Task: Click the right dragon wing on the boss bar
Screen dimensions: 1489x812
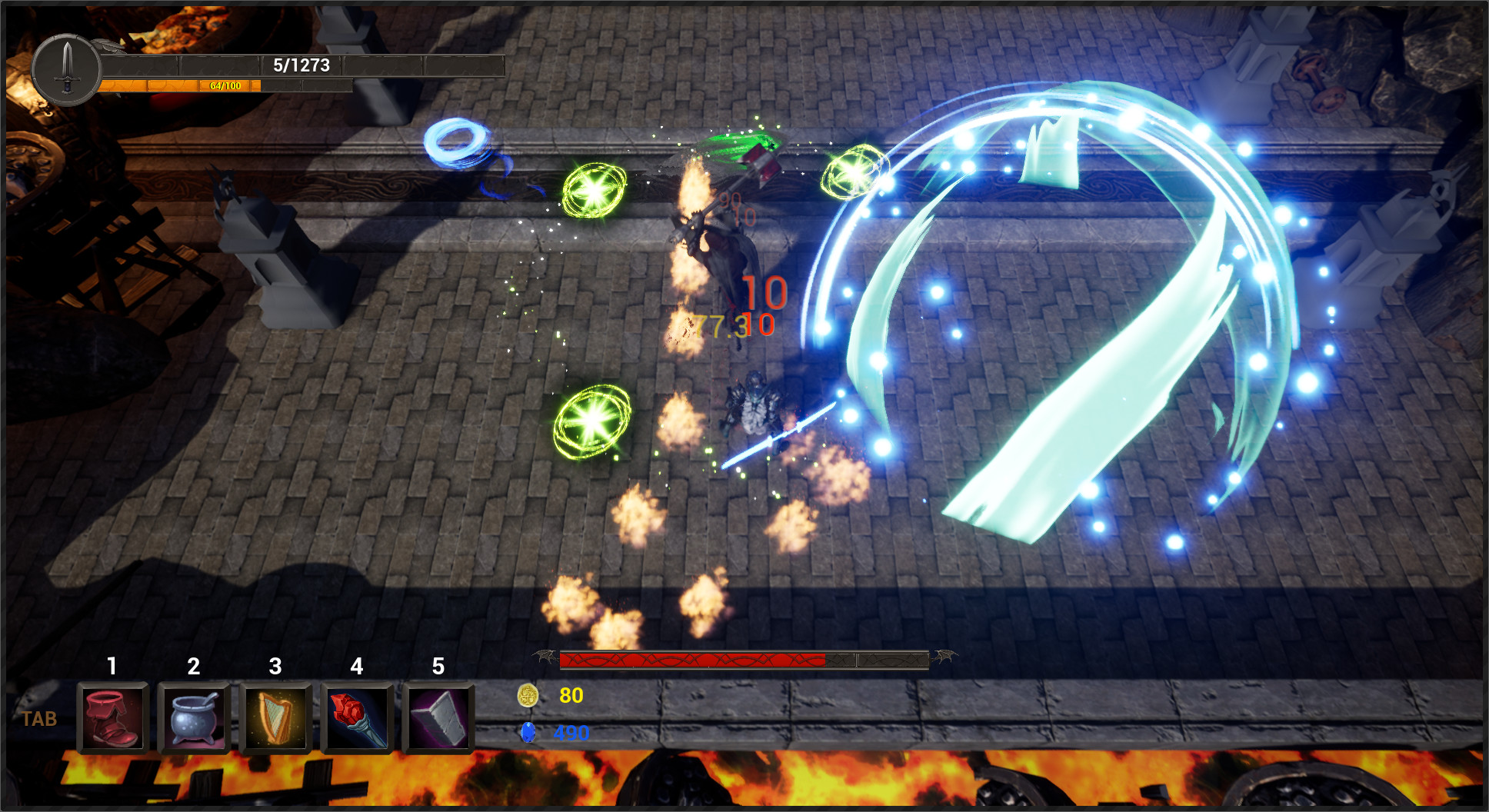Action: 943,658
